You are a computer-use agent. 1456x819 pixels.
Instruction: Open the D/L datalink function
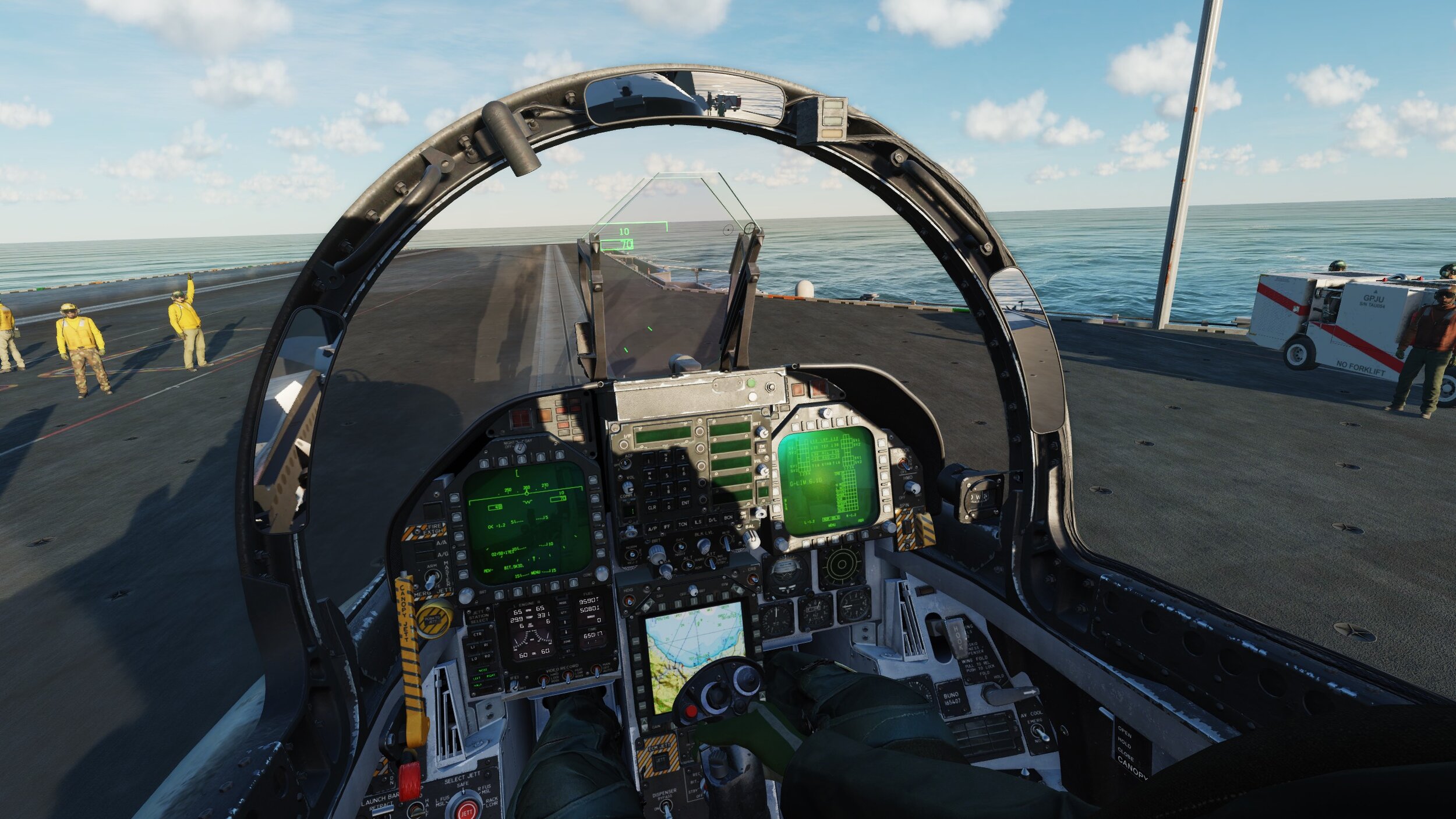[x=712, y=520]
